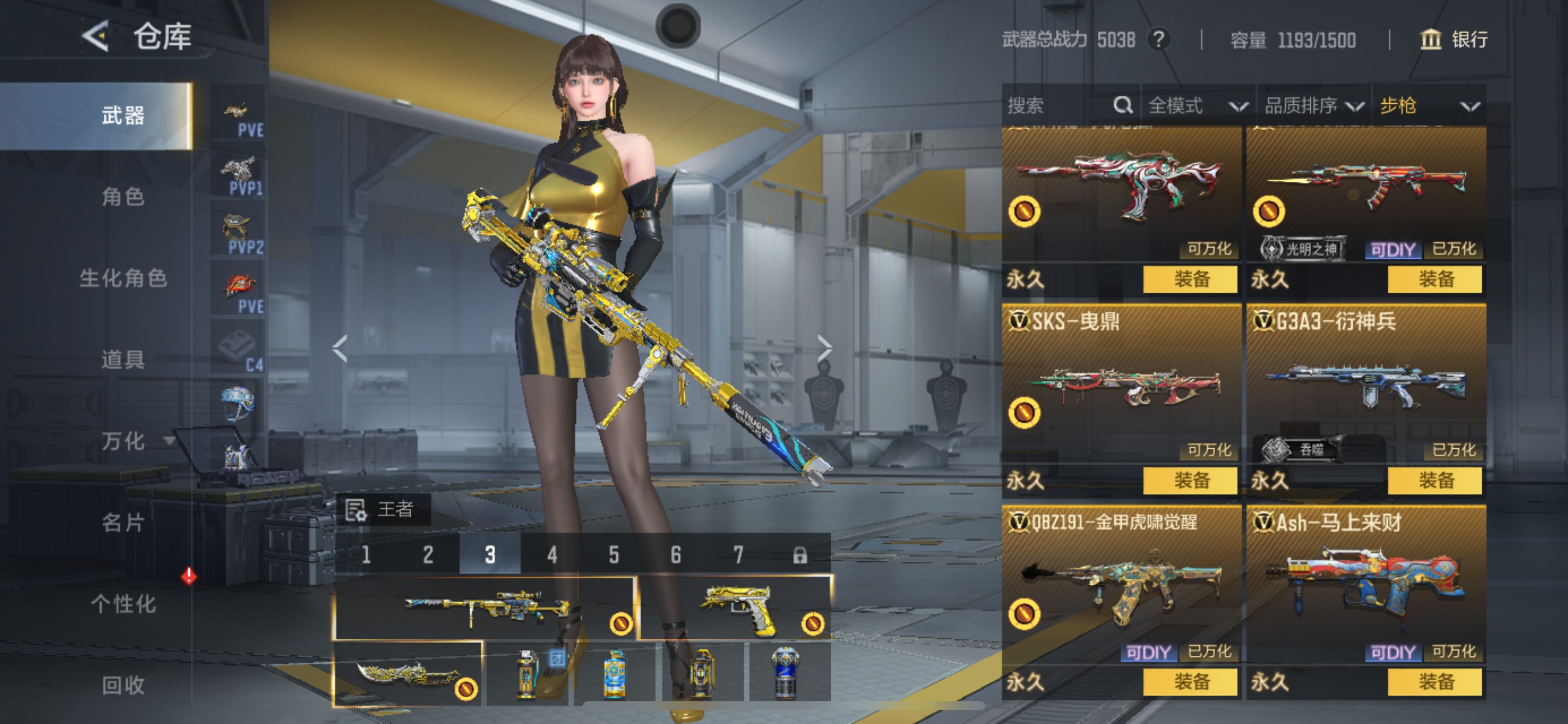The height and width of the screenshot is (724, 1568).
Task: Go to the 个性化 personalization tab
Action: point(123,603)
